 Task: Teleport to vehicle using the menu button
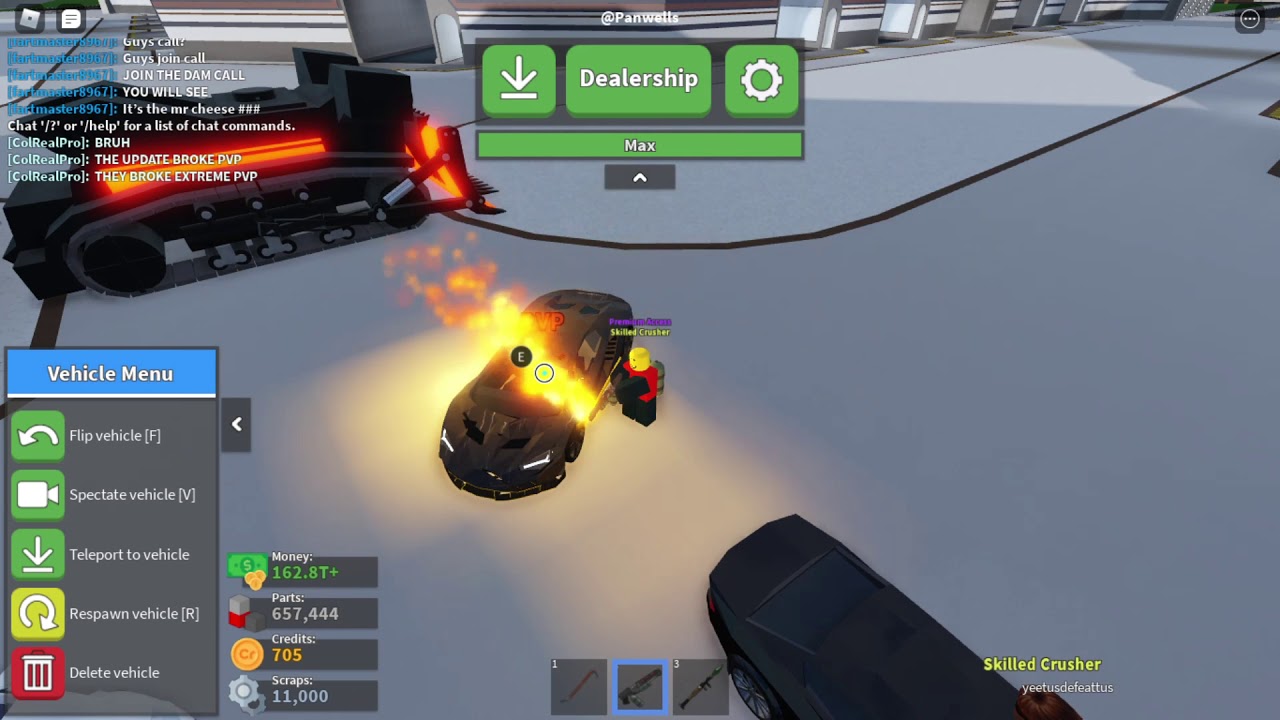pyautogui.click(x=38, y=554)
